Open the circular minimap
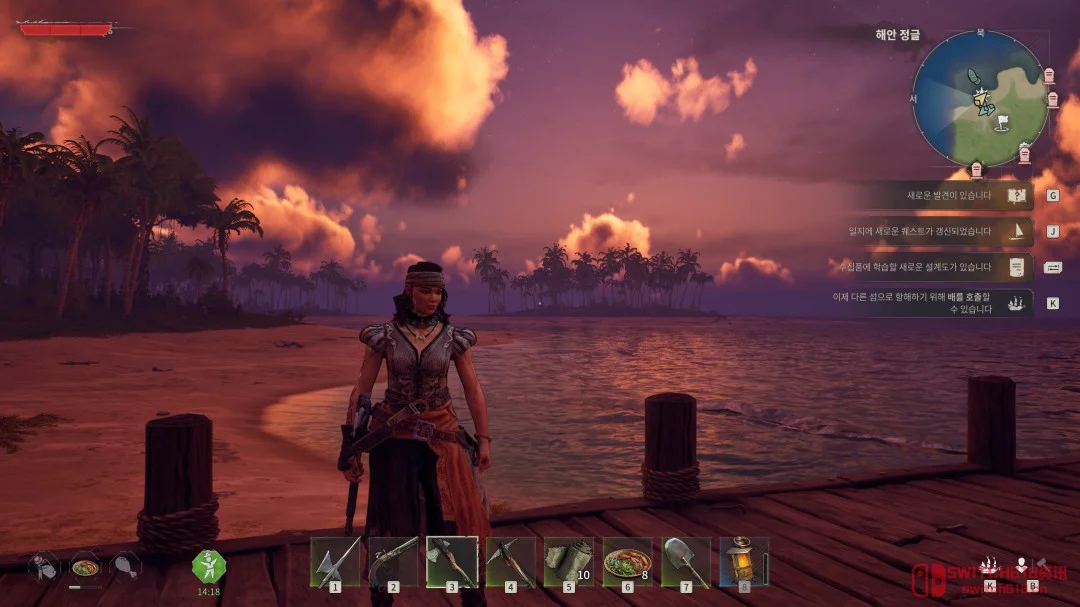1080x607 pixels. tap(980, 98)
